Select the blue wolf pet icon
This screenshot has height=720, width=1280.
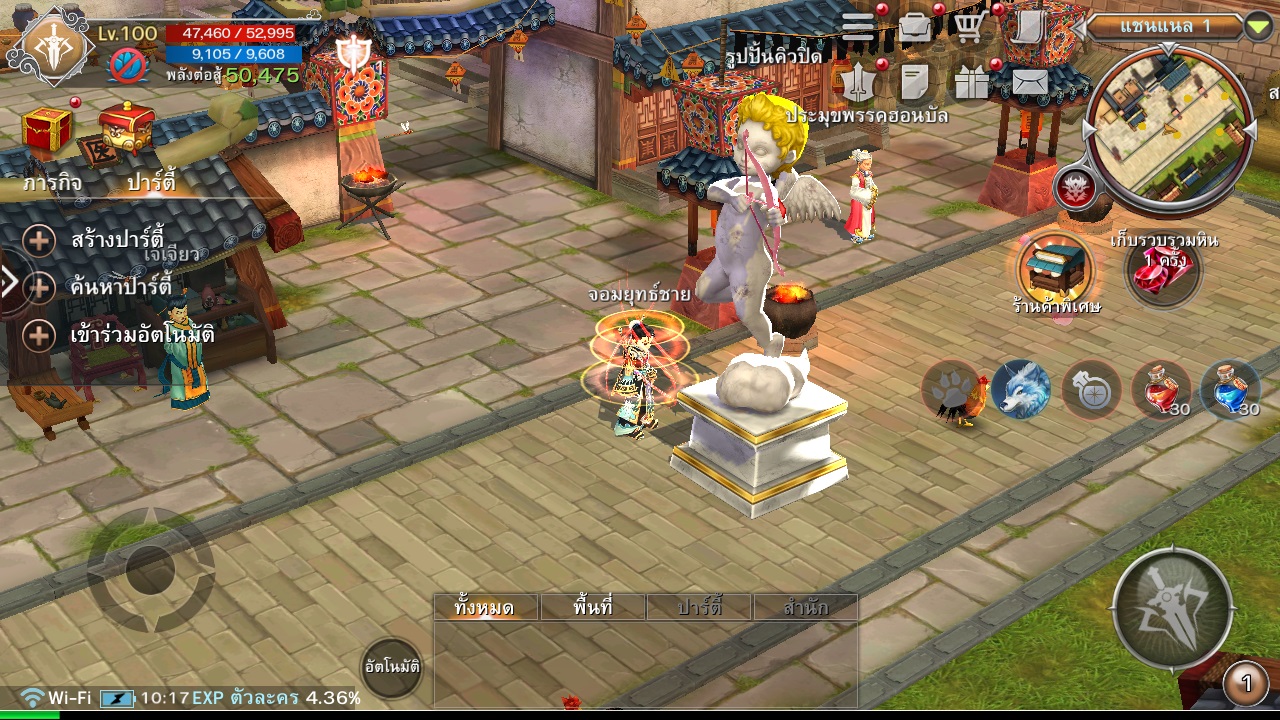coord(1021,389)
